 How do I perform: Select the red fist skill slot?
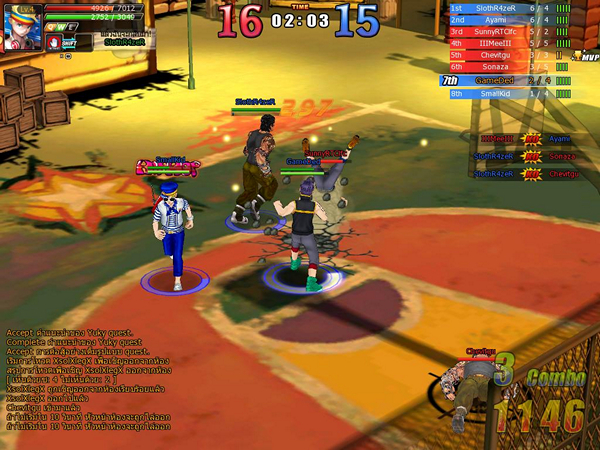[x=54, y=42]
